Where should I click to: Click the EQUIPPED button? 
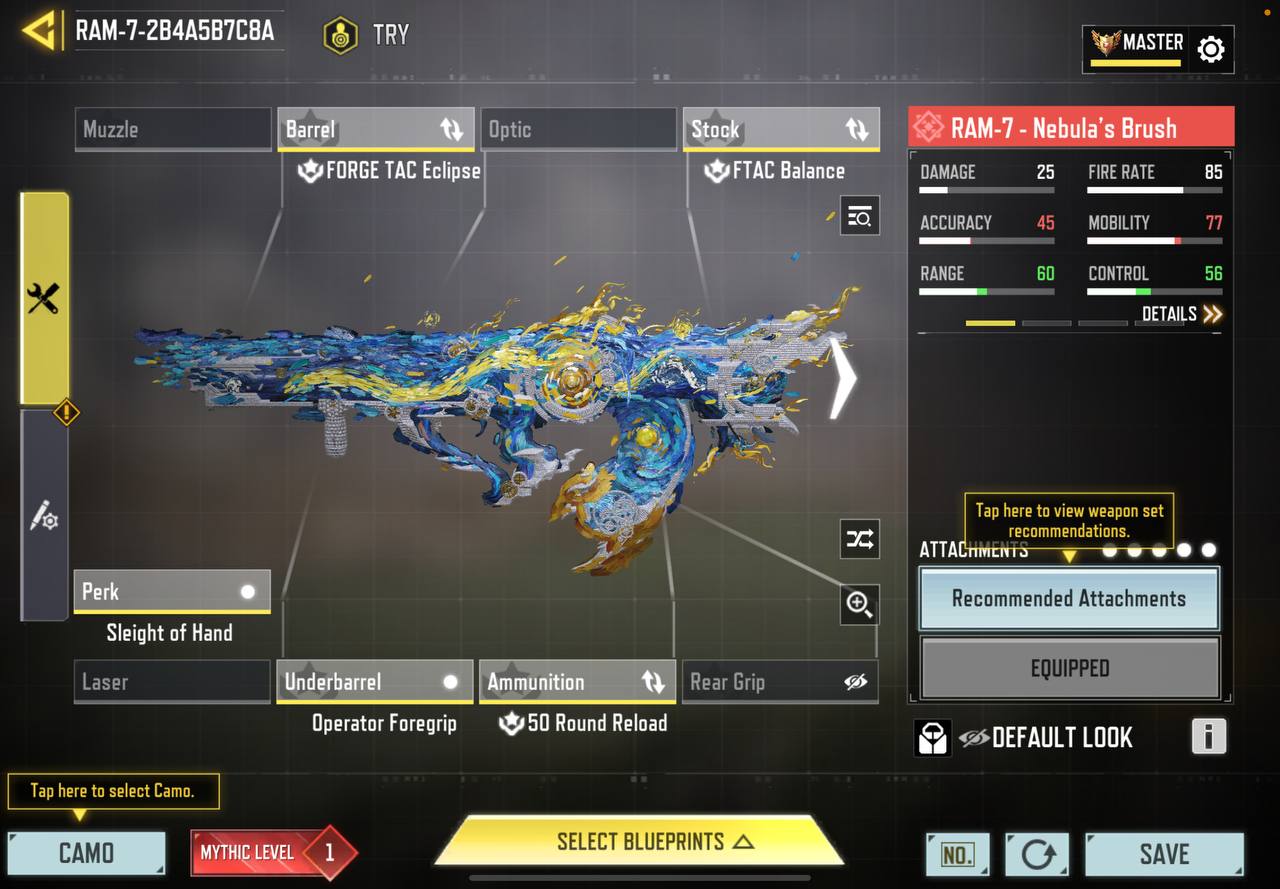[1069, 668]
